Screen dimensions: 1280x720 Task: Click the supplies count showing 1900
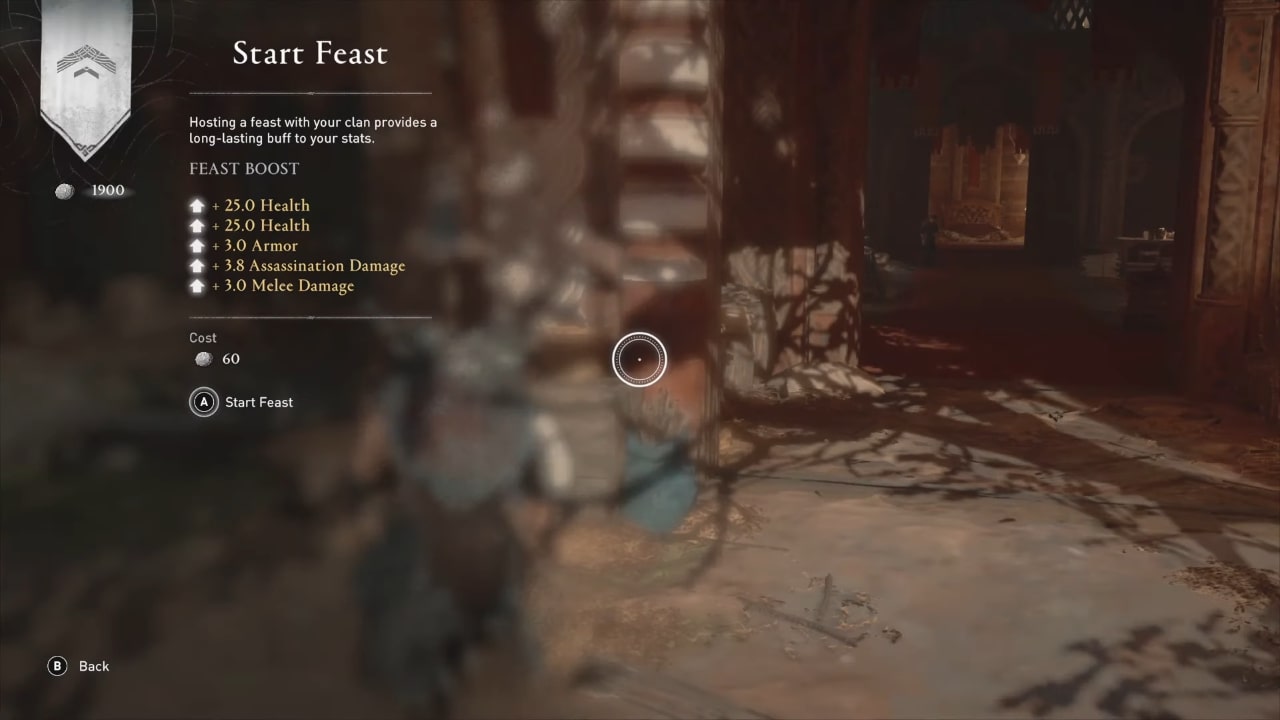(x=108, y=190)
